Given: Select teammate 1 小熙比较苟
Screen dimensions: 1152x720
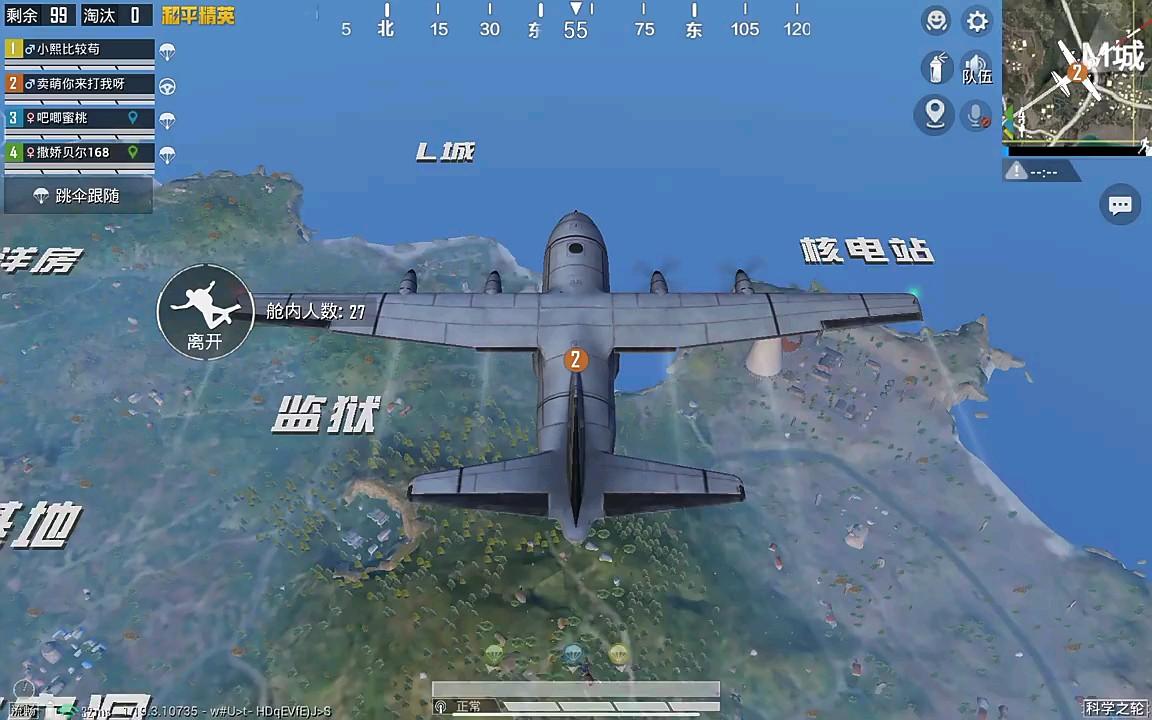Looking at the screenshot, I should [80, 49].
